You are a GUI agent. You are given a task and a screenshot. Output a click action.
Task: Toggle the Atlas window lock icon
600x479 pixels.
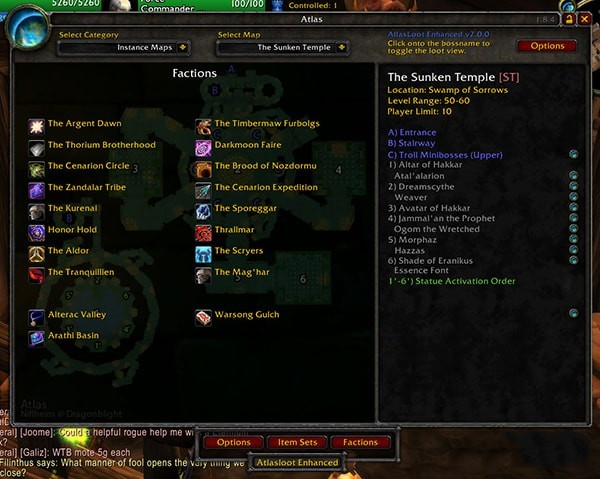point(569,18)
